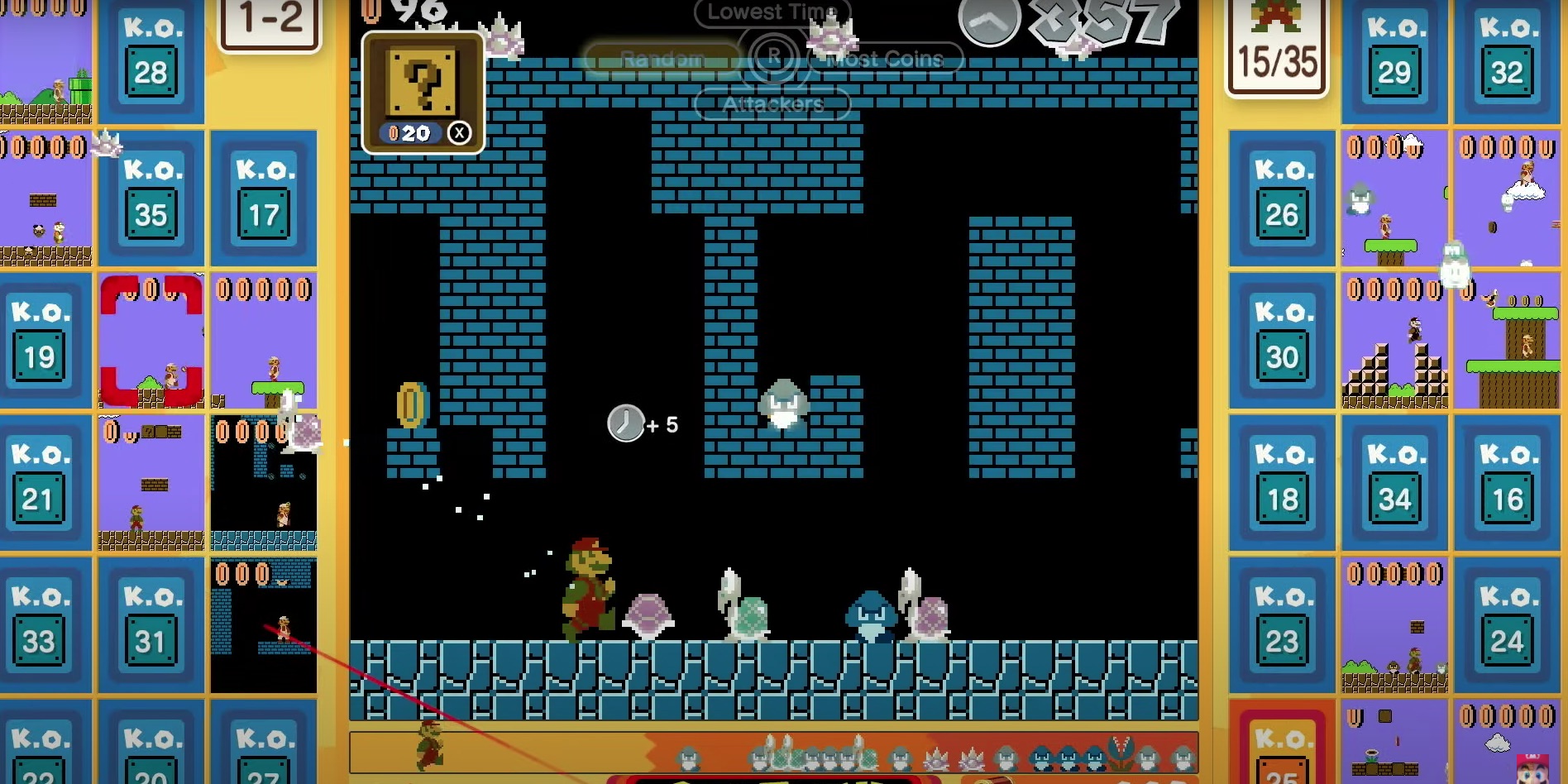Click the clock icon on the +5 bonus
1568x784 pixels.
626,423
